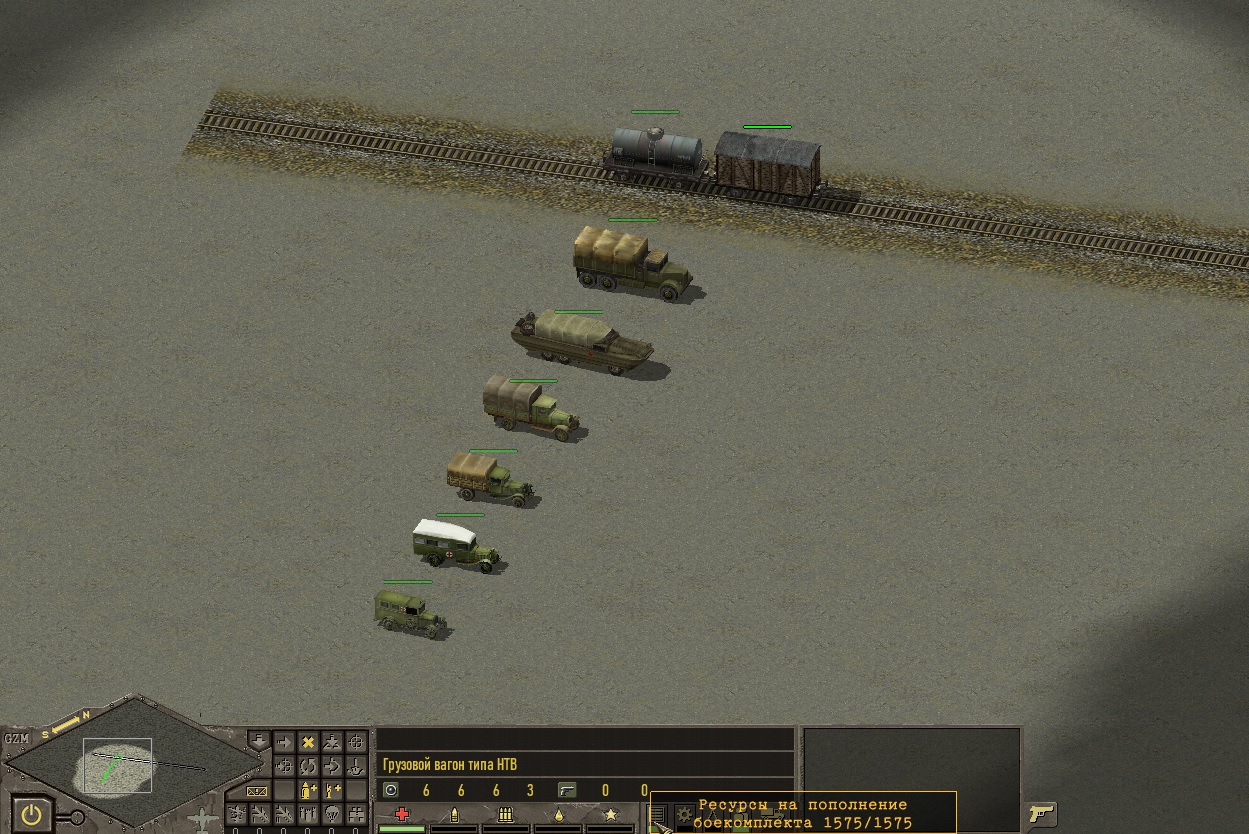The image size is (1249, 834).
Task: Activate the yellow X stop command
Action: coord(308,743)
